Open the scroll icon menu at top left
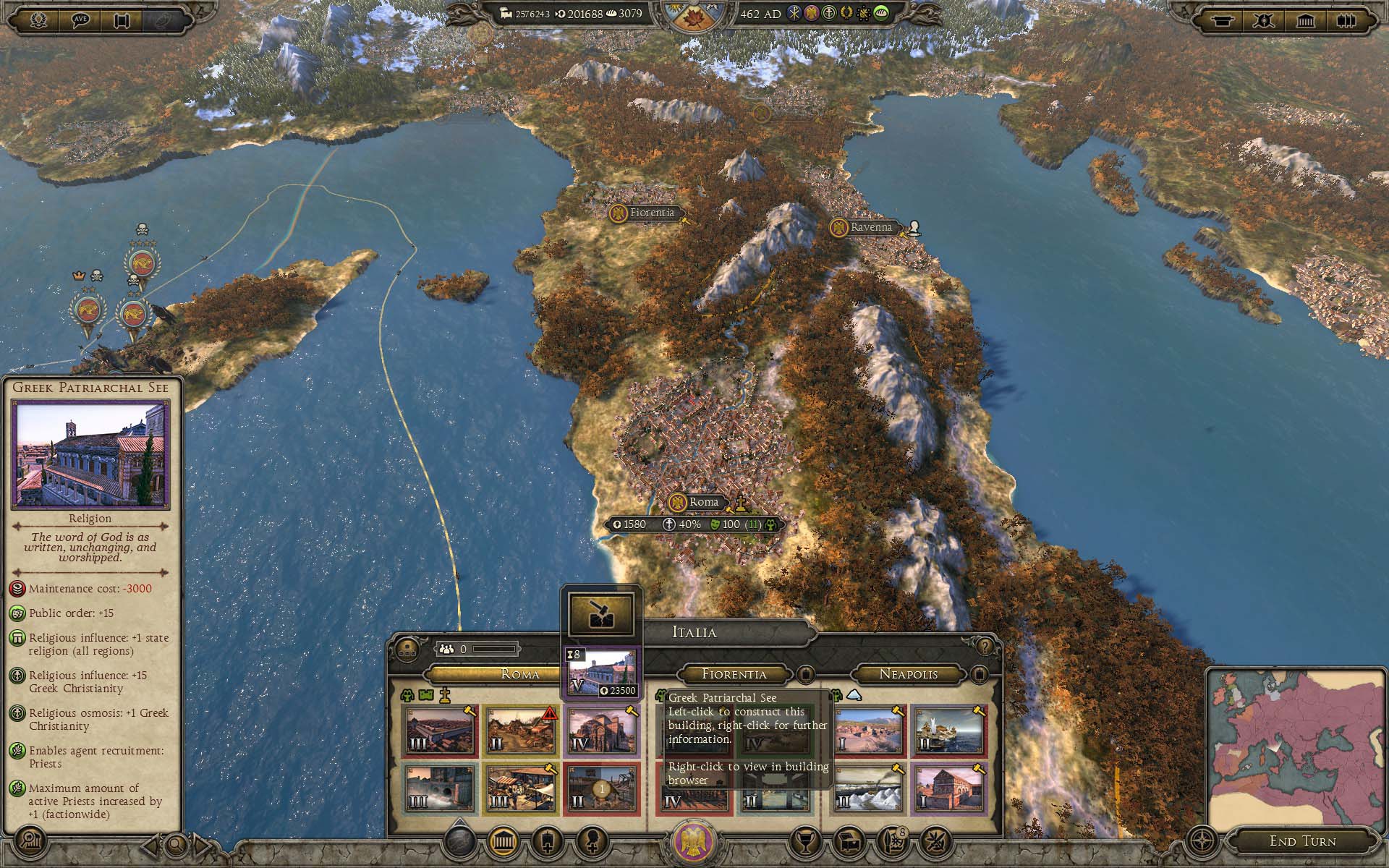This screenshot has width=1389, height=868. pyautogui.click(x=122, y=20)
